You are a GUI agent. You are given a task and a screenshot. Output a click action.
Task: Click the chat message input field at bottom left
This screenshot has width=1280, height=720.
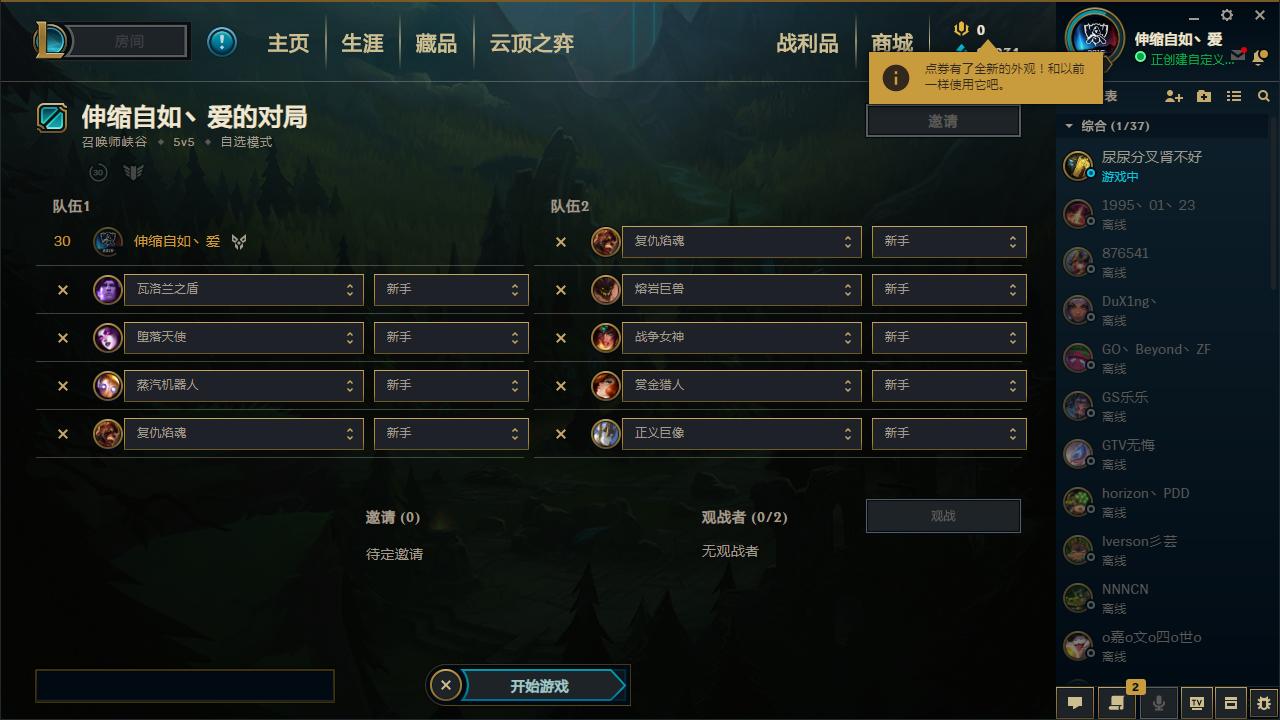[184, 686]
